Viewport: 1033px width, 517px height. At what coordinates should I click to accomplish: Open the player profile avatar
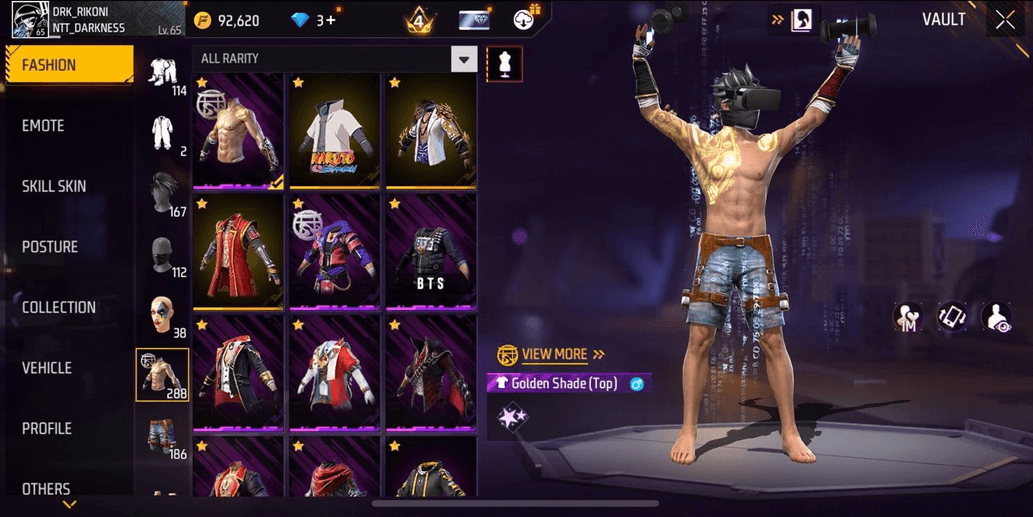coord(27,19)
